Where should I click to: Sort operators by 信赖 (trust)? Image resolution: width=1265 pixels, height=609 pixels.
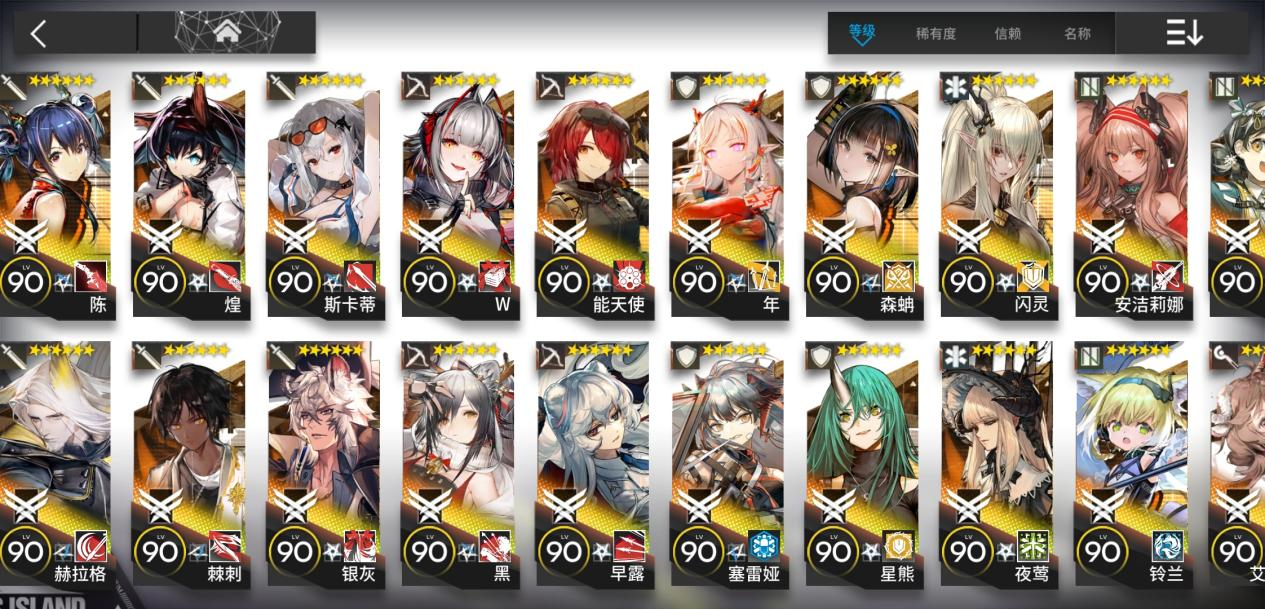1007,33
